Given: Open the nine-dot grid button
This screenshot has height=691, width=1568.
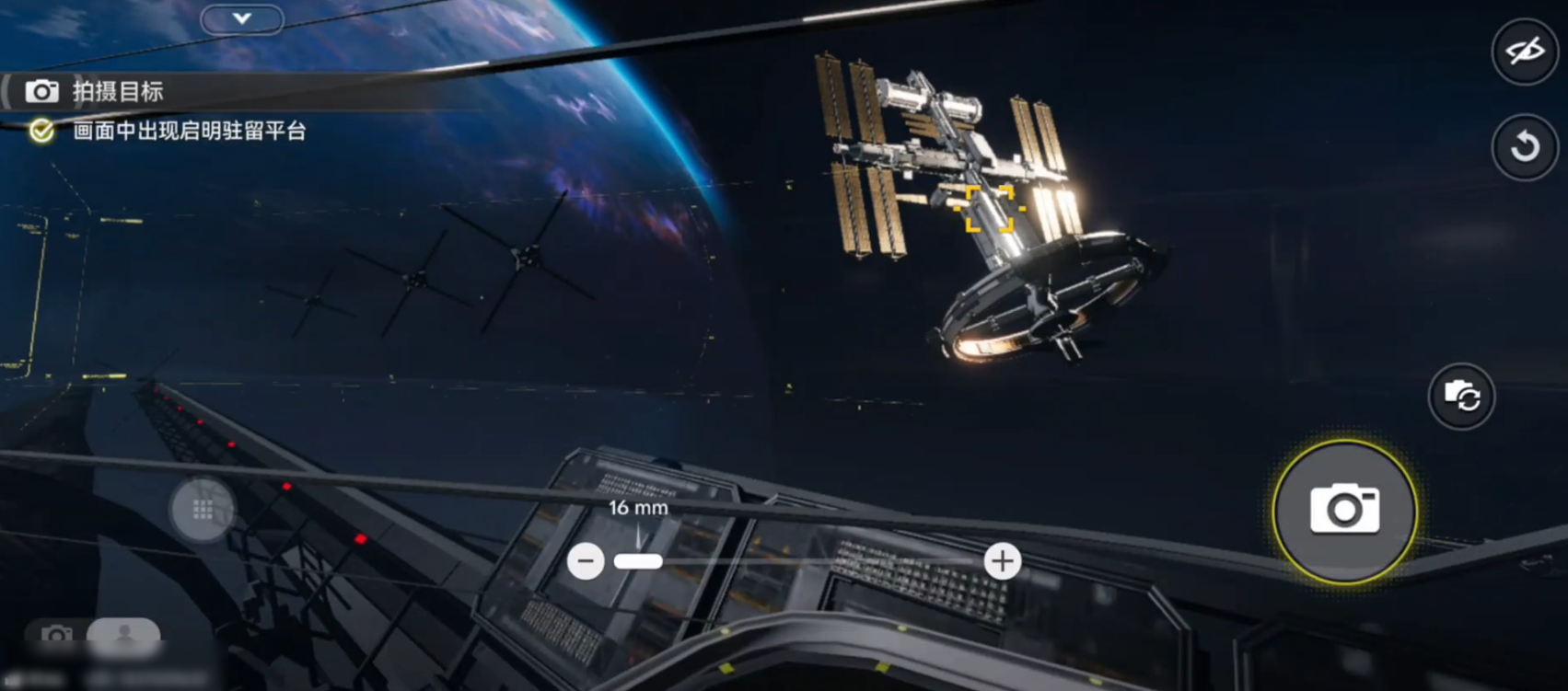Looking at the screenshot, I should [x=203, y=509].
